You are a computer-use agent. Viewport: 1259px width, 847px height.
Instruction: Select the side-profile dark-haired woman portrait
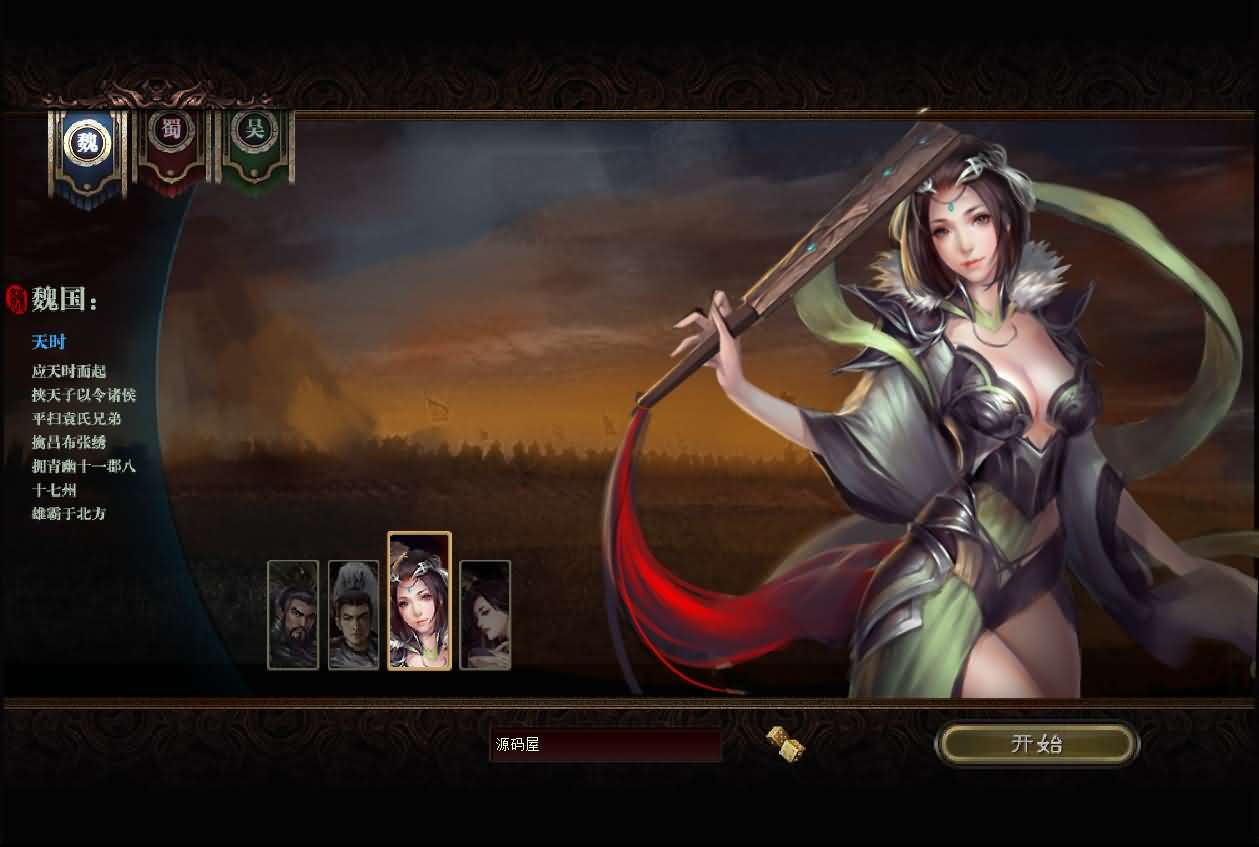(485, 614)
